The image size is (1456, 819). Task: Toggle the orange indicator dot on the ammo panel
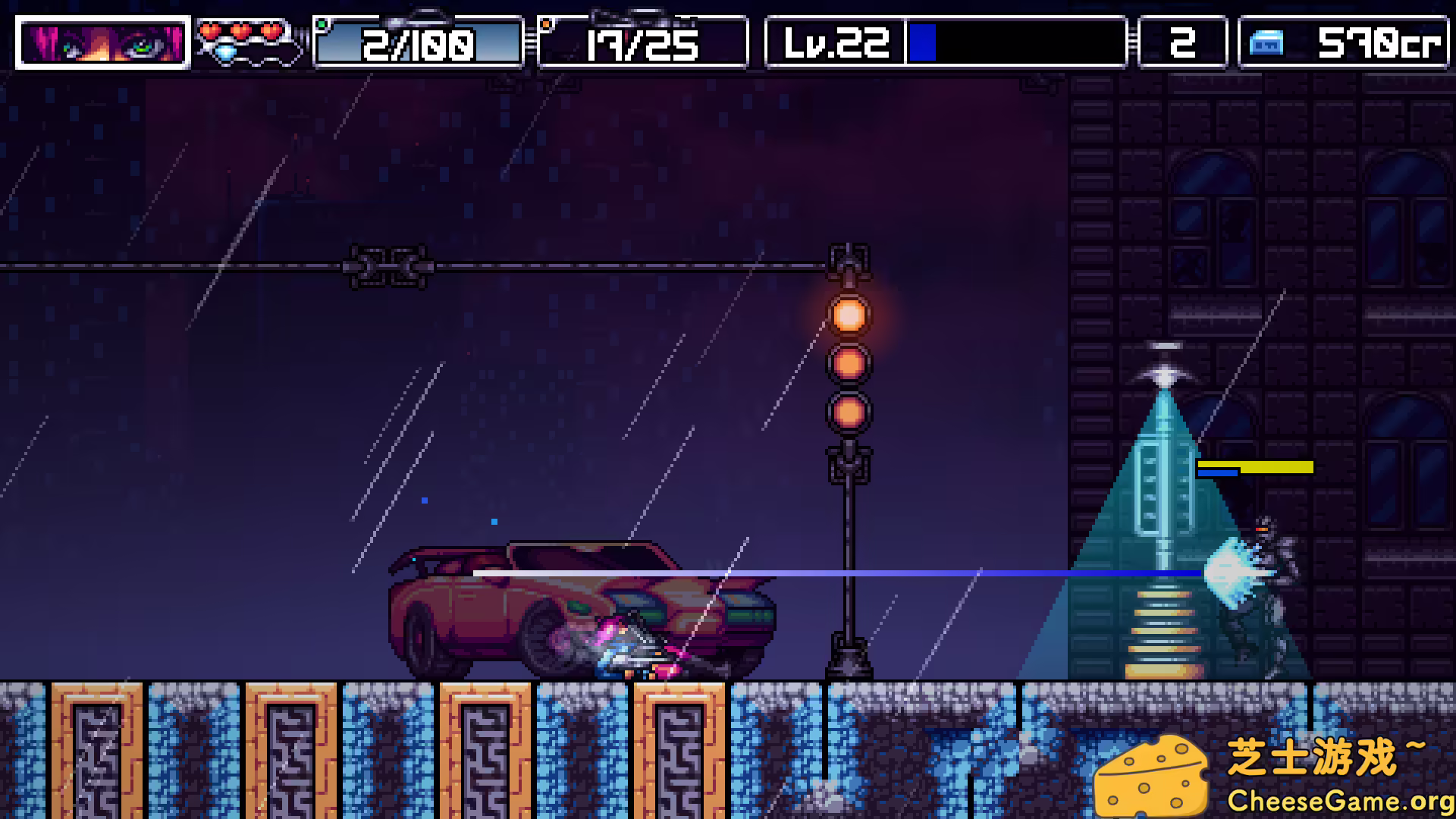(547, 24)
